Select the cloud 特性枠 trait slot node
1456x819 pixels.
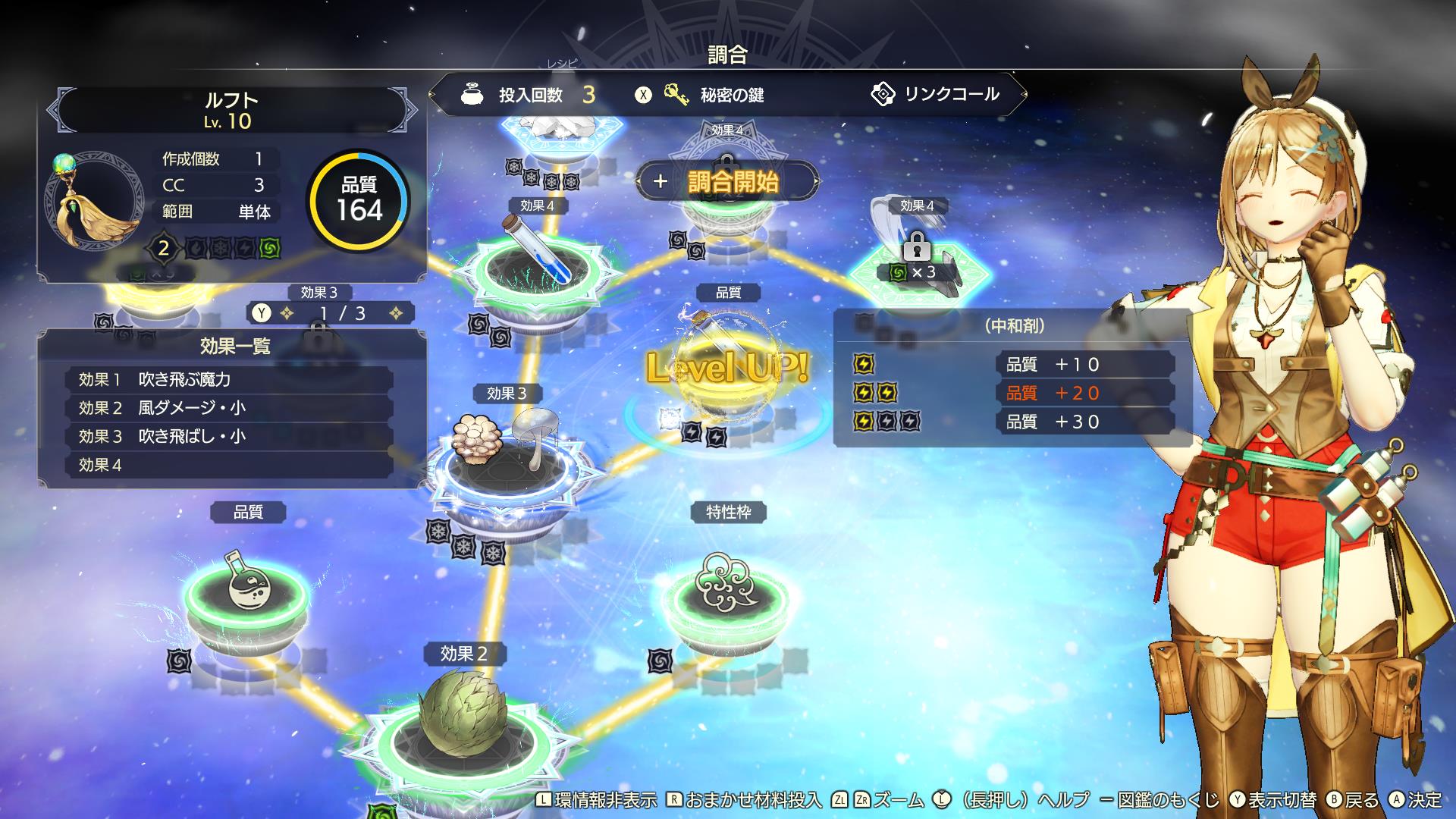[726, 591]
